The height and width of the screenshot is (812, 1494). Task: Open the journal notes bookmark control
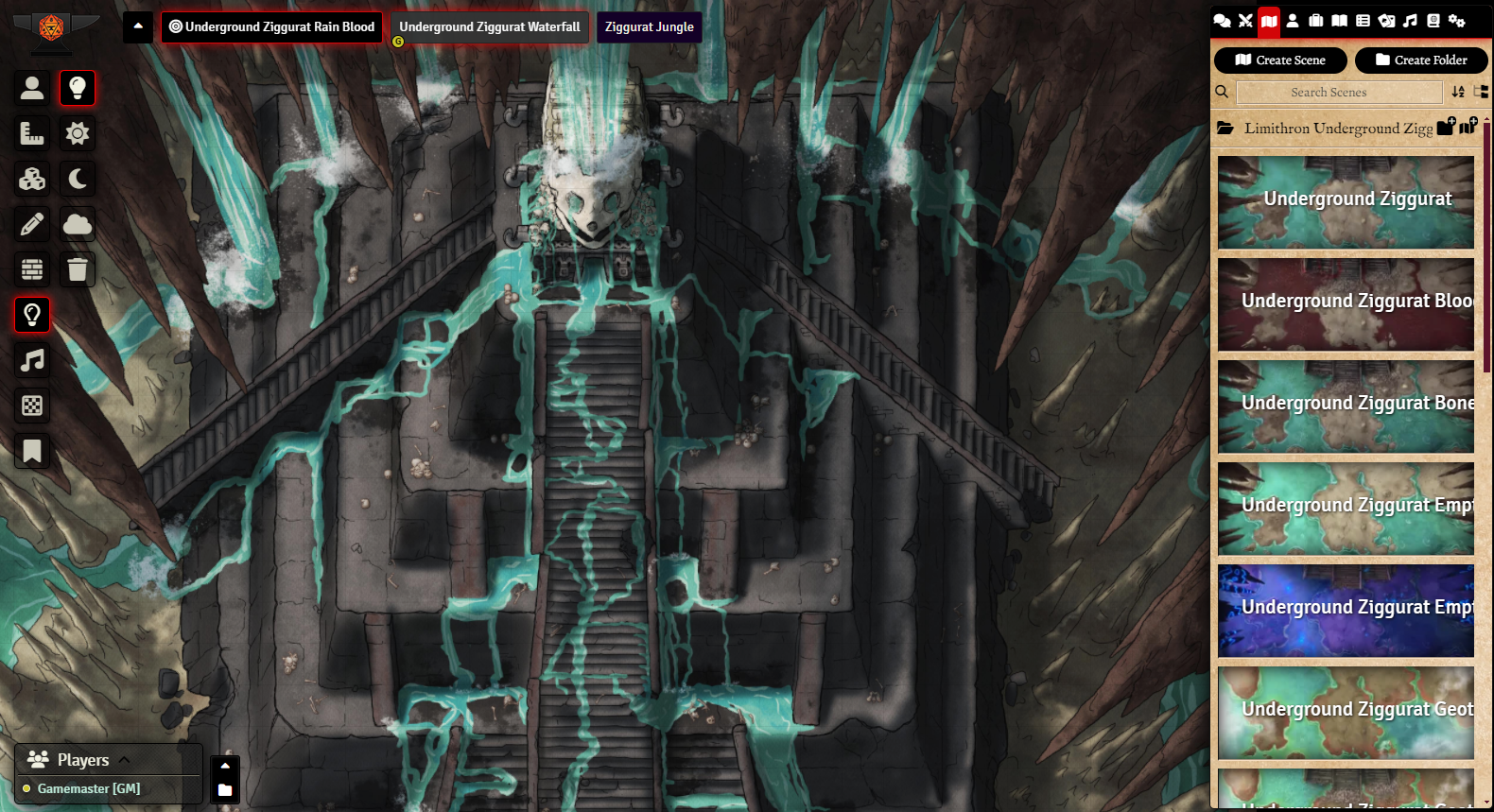[x=32, y=451]
